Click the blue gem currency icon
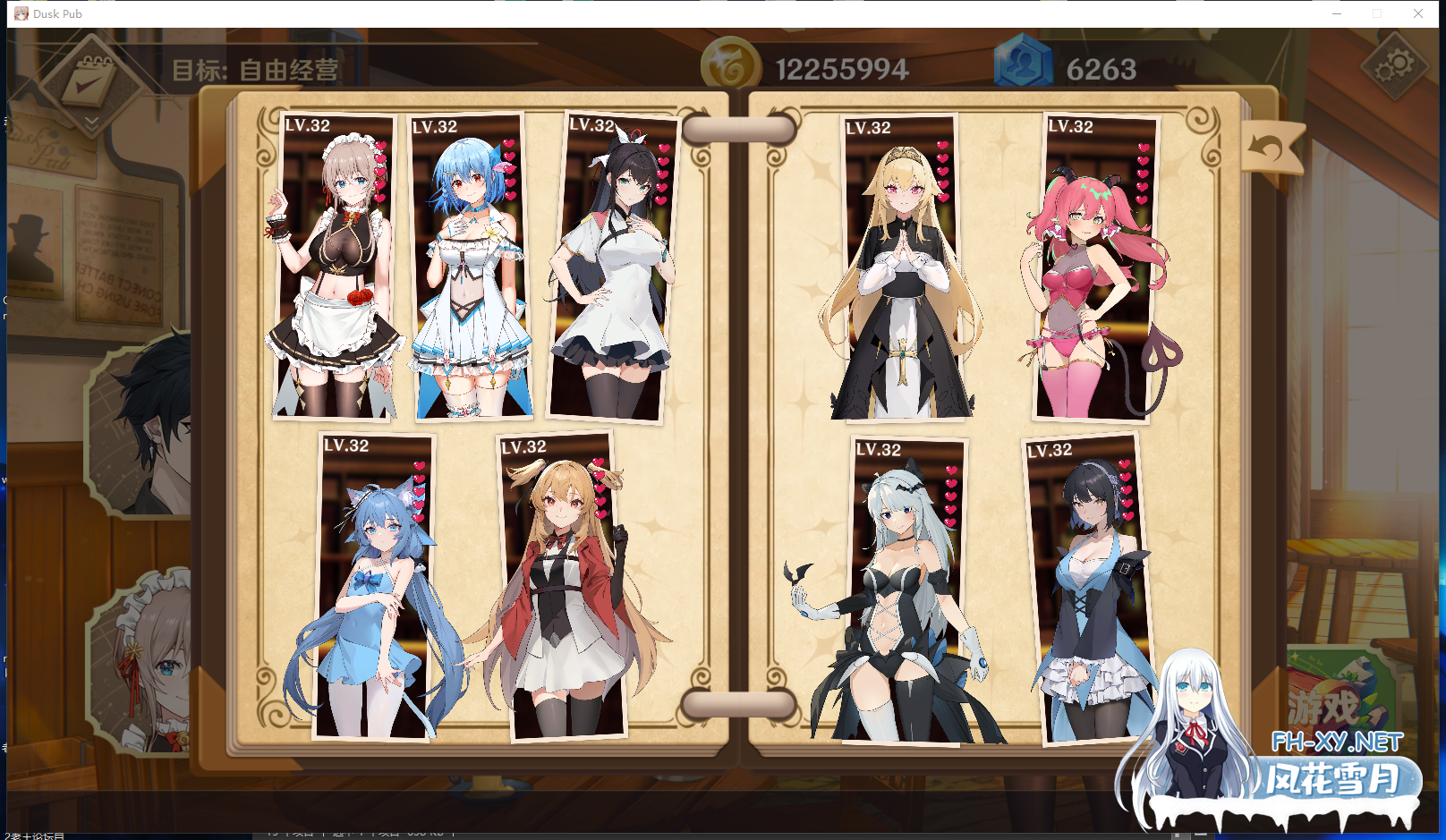 tap(1025, 64)
